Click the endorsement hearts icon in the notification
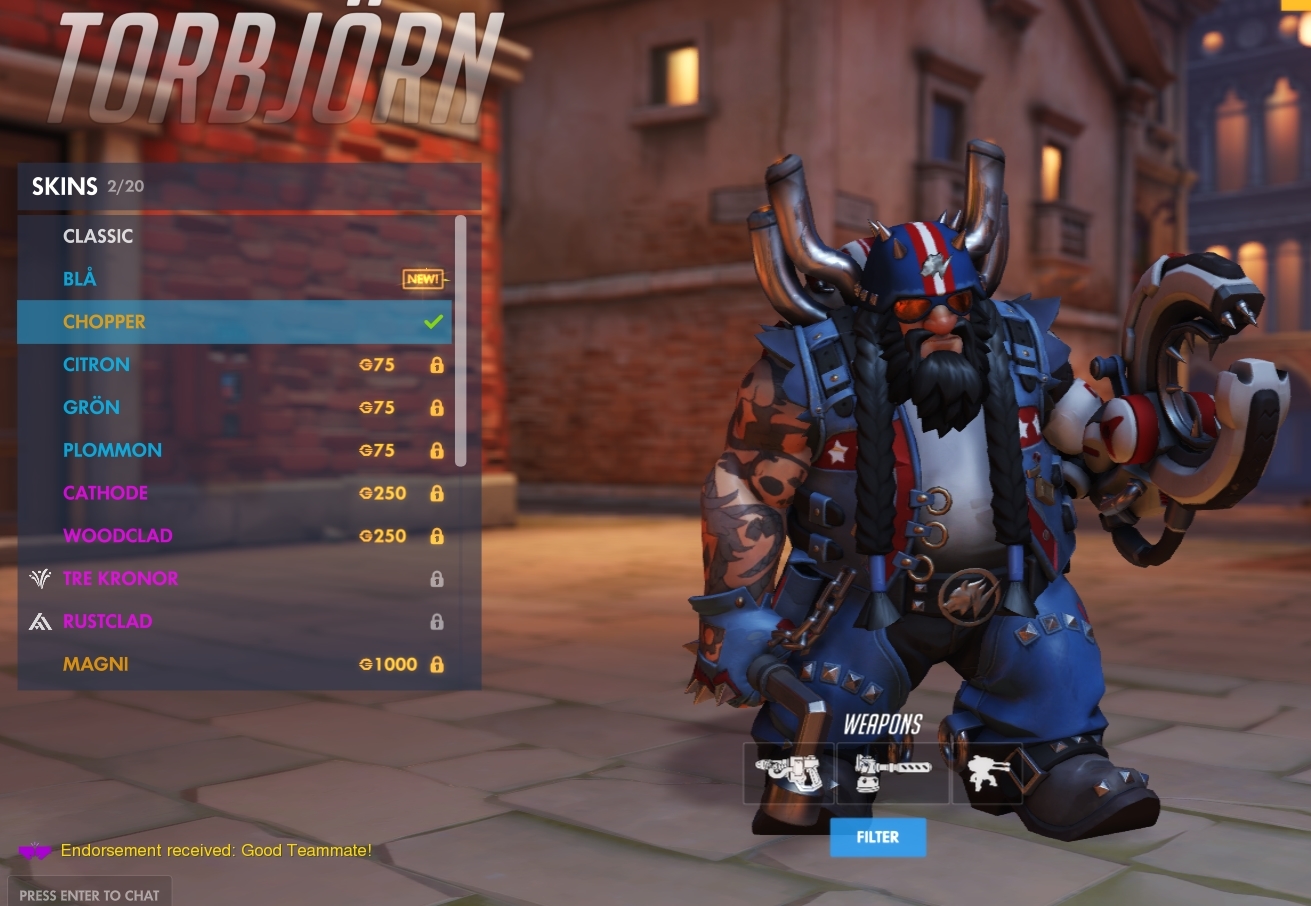The image size is (1311, 906). click(34, 850)
